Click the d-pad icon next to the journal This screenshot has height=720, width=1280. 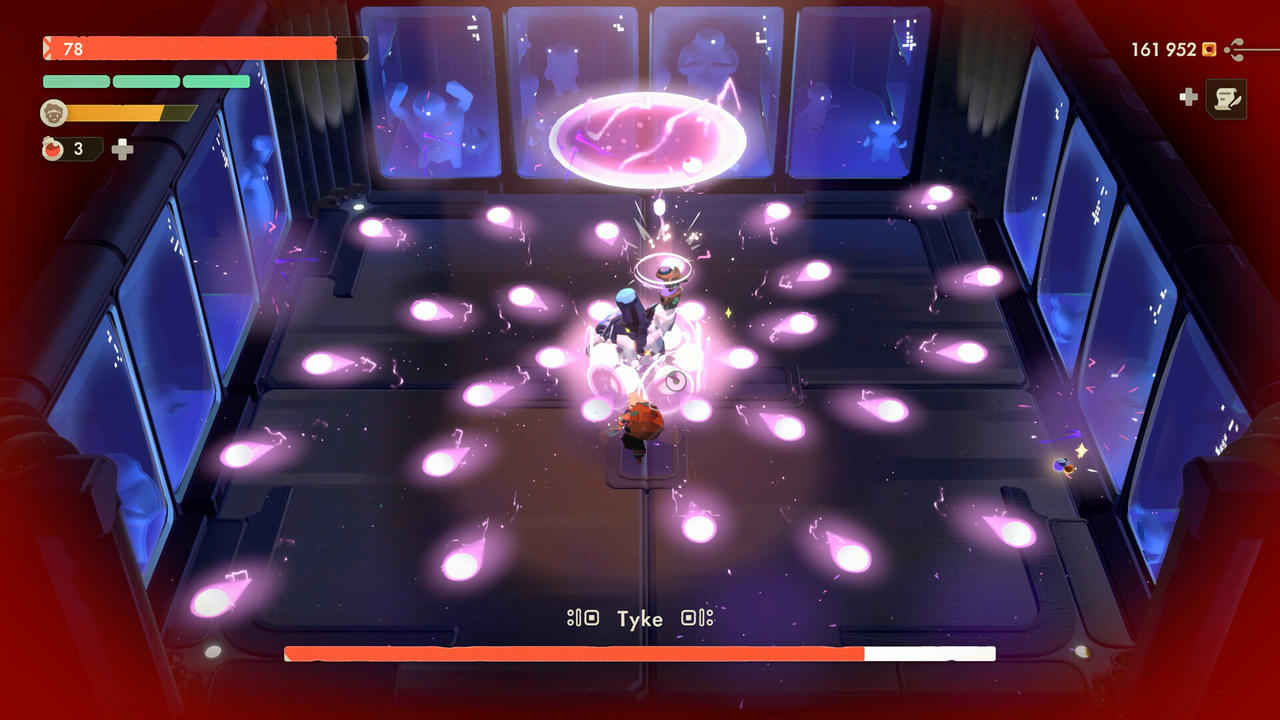(x=1188, y=97)
